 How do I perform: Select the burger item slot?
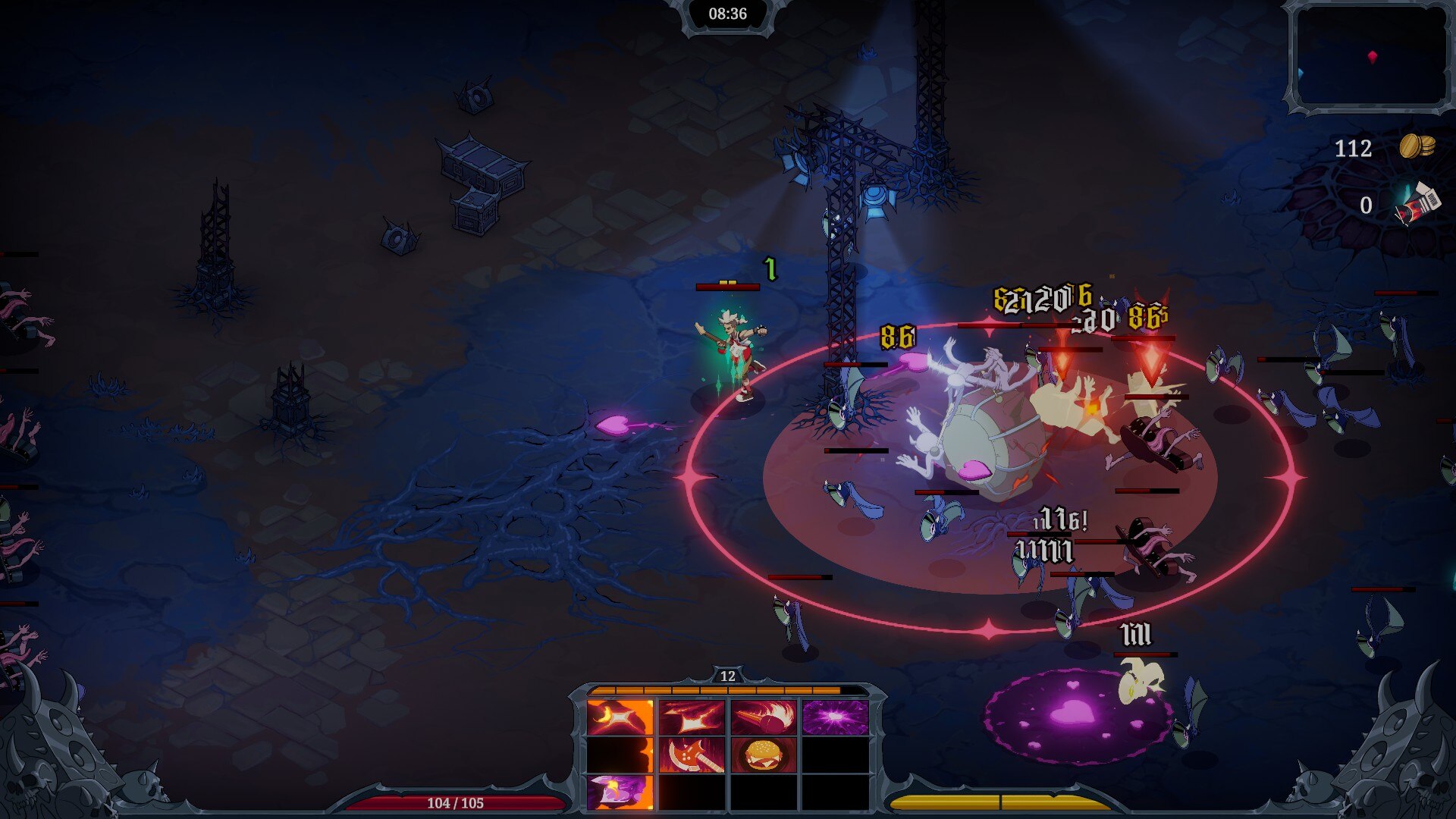point(764,755)
